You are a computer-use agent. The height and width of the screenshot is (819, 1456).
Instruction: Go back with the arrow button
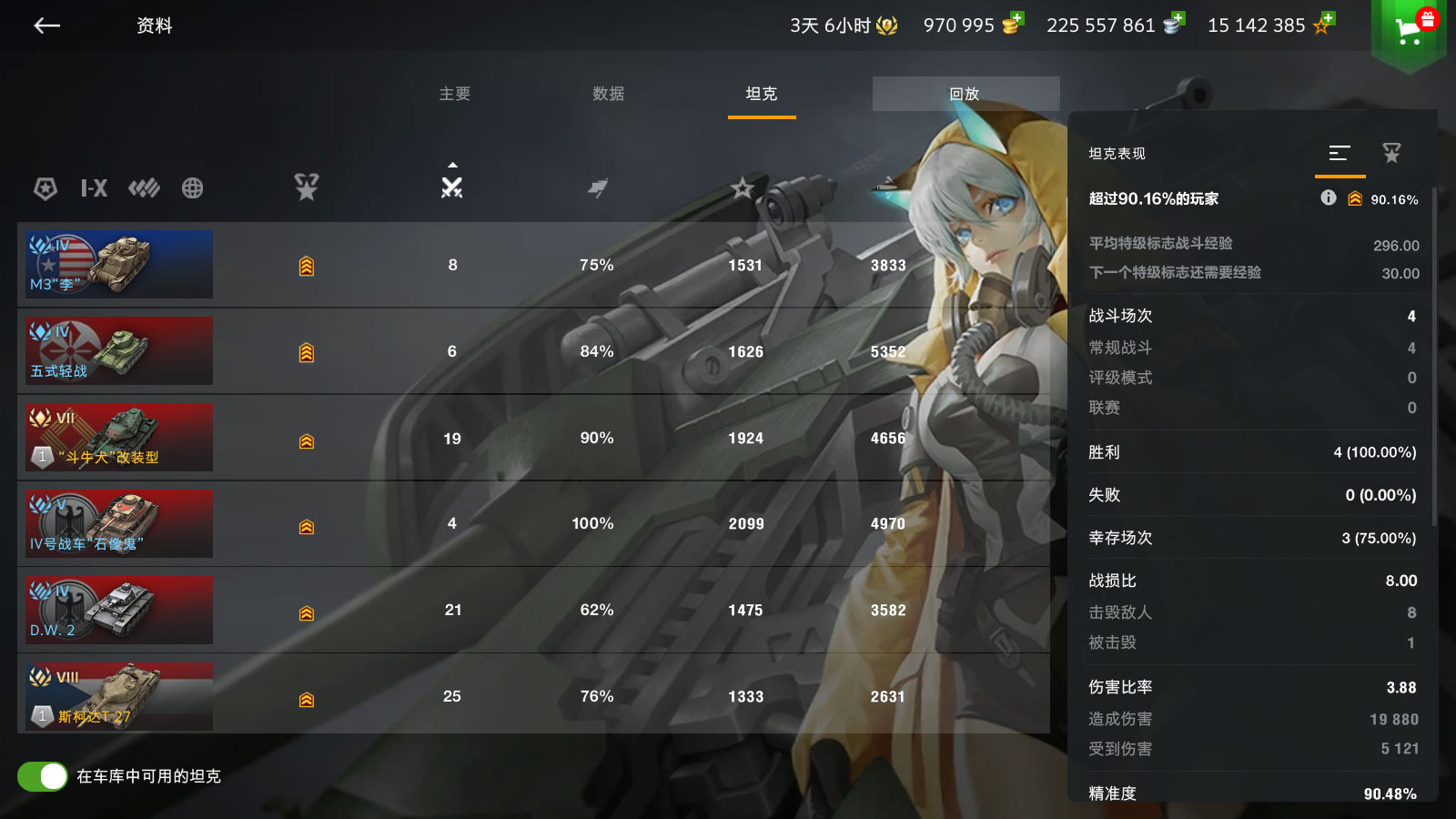click(x=47, y=25)
